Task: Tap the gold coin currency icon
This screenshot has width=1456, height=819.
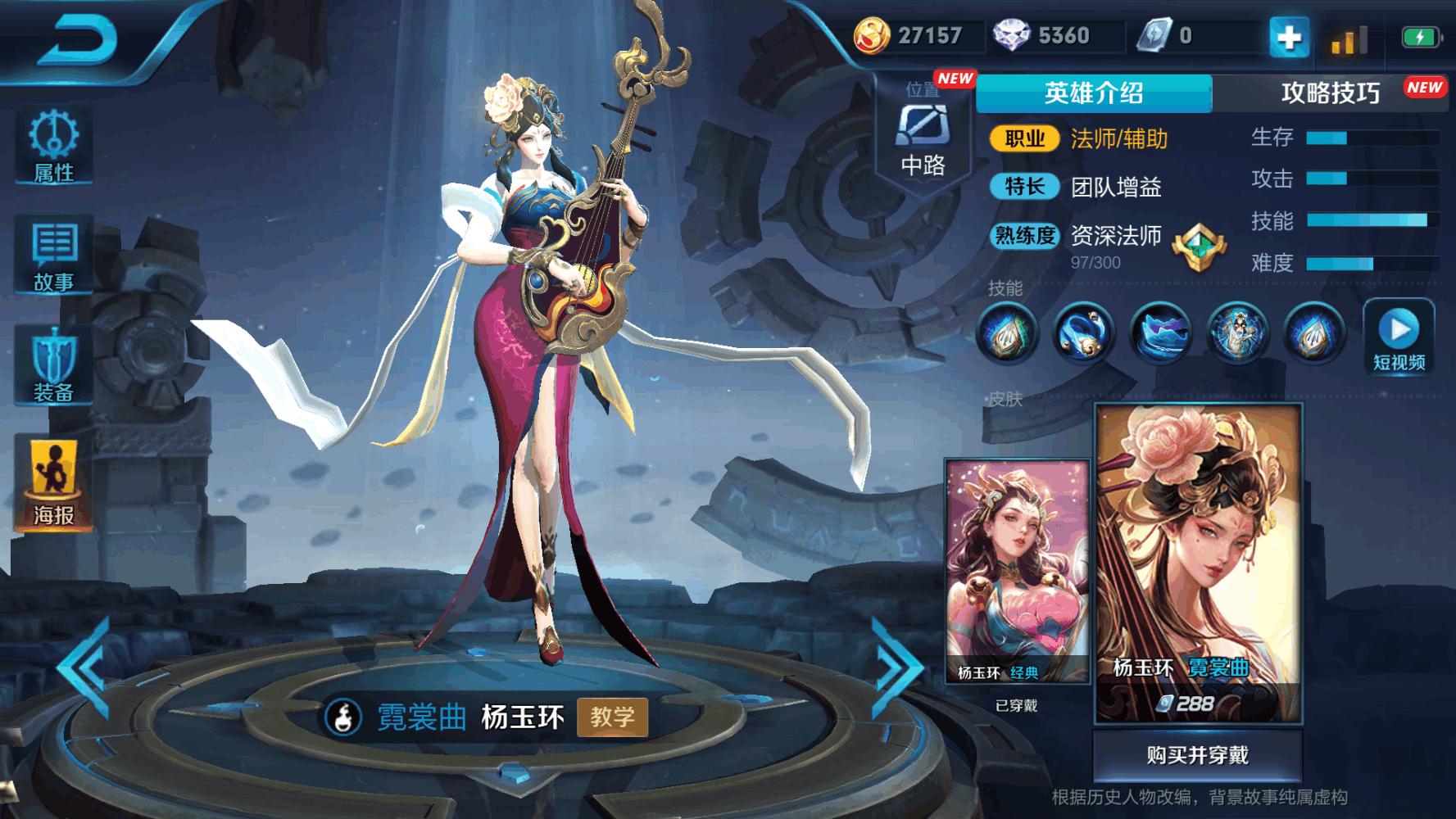Action: [x=873, y=36]
